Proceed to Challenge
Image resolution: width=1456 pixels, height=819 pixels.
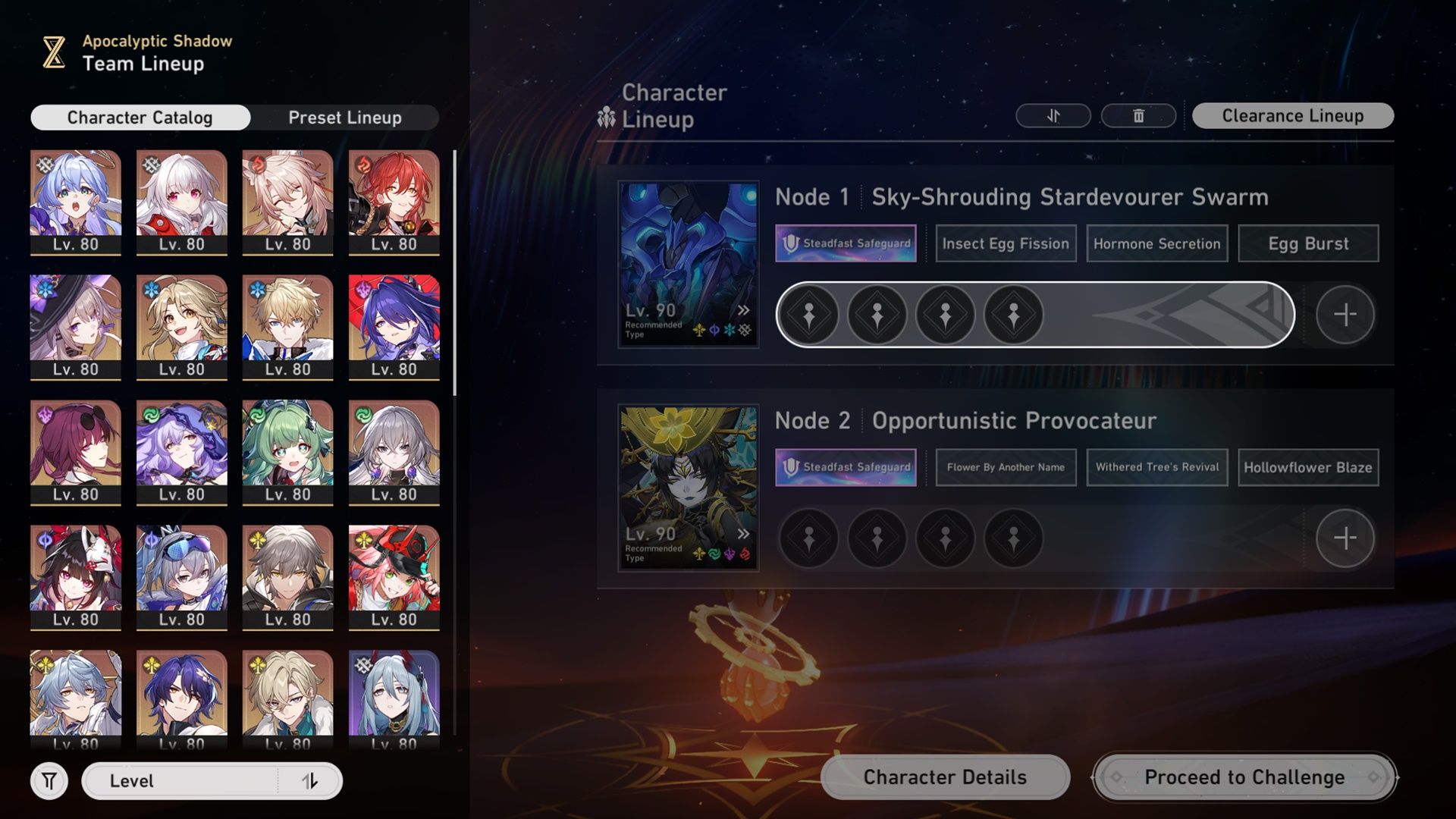1244,777
